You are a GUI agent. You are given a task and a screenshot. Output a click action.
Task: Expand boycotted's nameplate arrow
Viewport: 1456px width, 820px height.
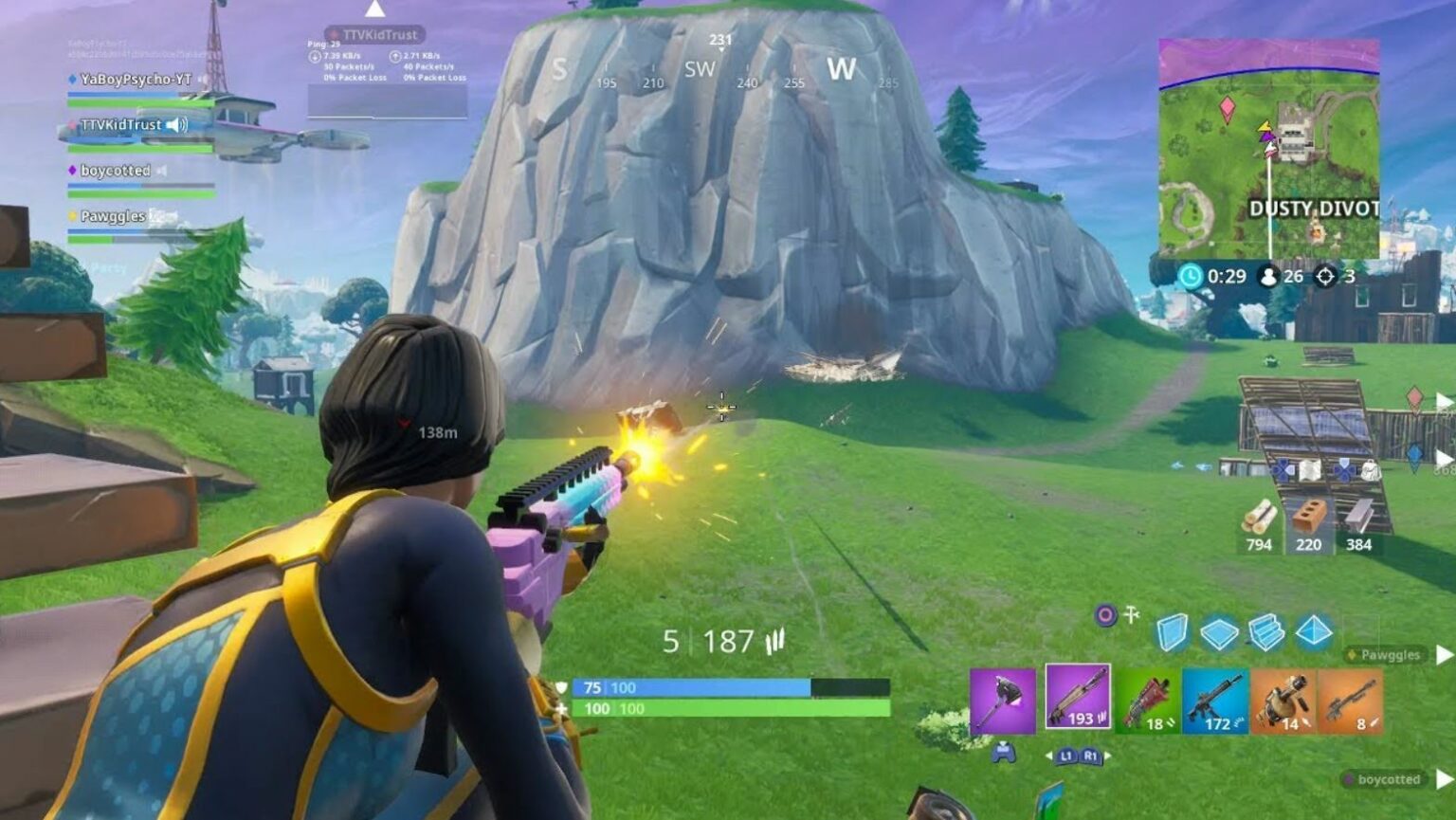point(1444,780)
